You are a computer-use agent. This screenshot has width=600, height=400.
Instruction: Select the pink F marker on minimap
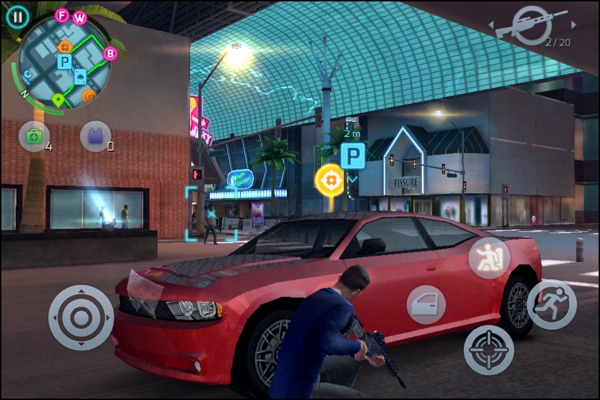[x=62, y=15]
